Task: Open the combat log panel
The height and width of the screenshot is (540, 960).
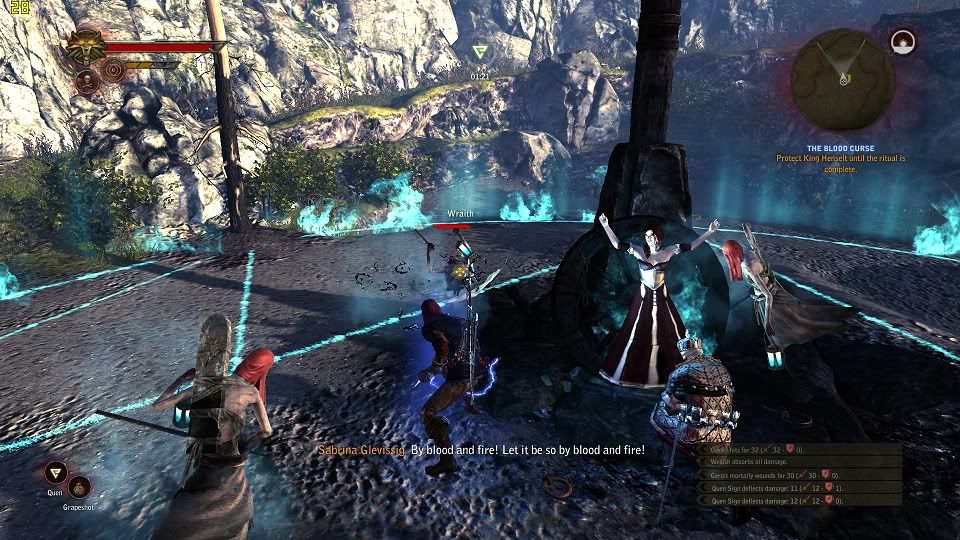Action: coord(800,474)
